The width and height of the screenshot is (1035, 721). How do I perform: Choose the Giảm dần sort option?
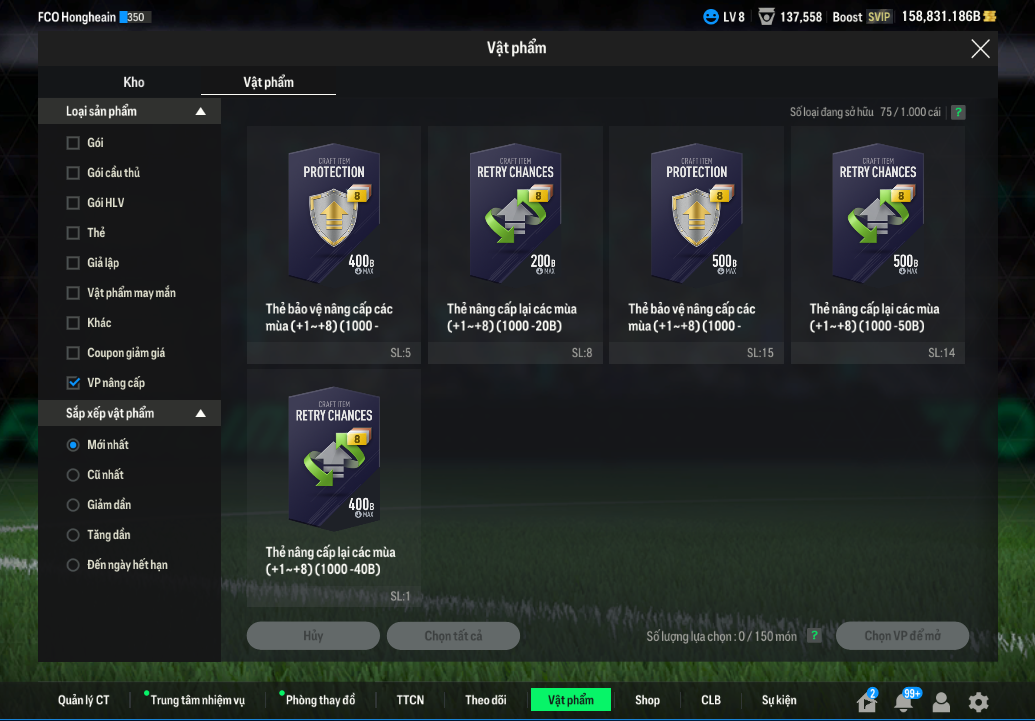point(73,505)
